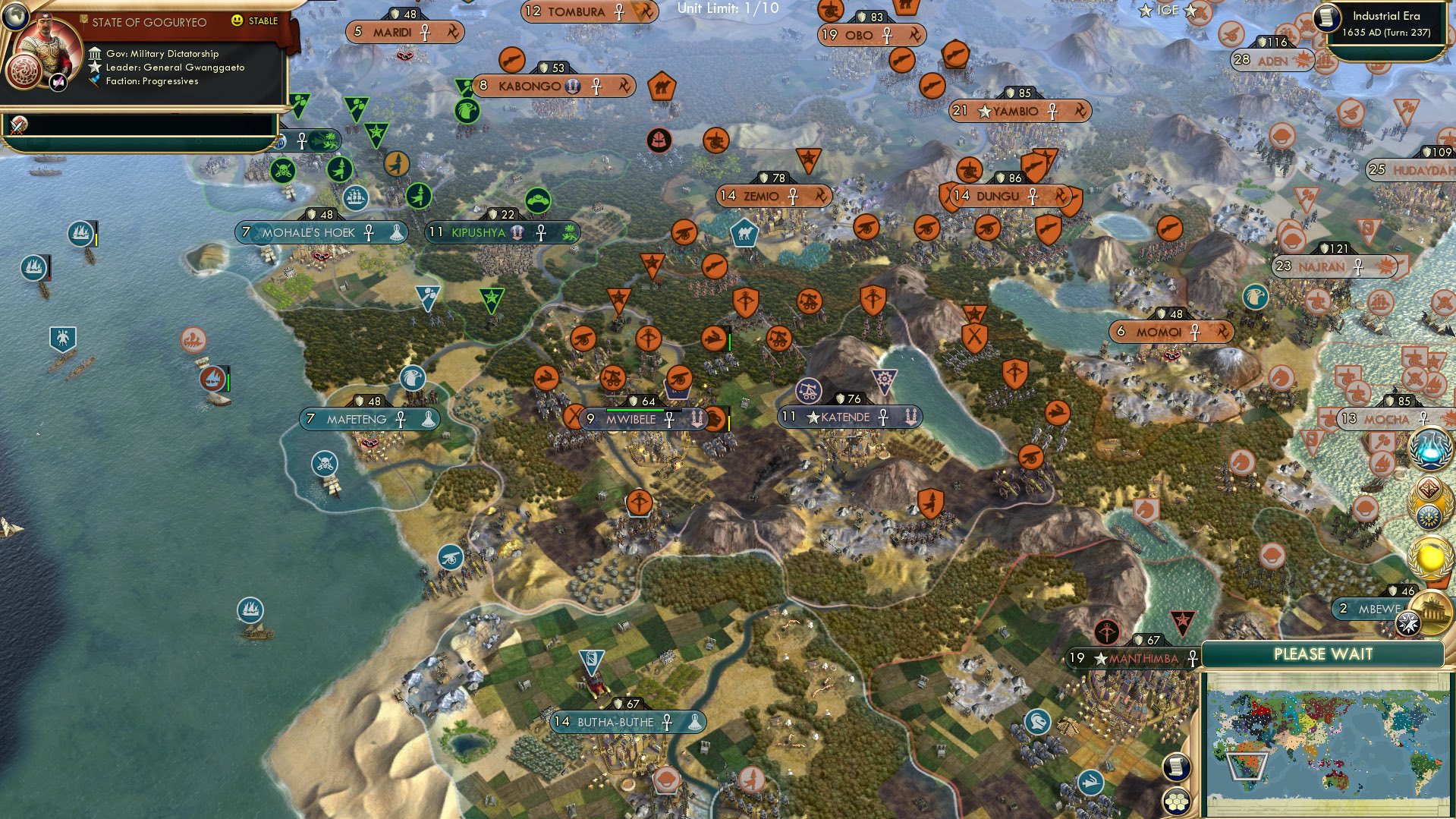
Task: Click the fleur-de-lis laurel notification badge
Action: [1431, 516]
